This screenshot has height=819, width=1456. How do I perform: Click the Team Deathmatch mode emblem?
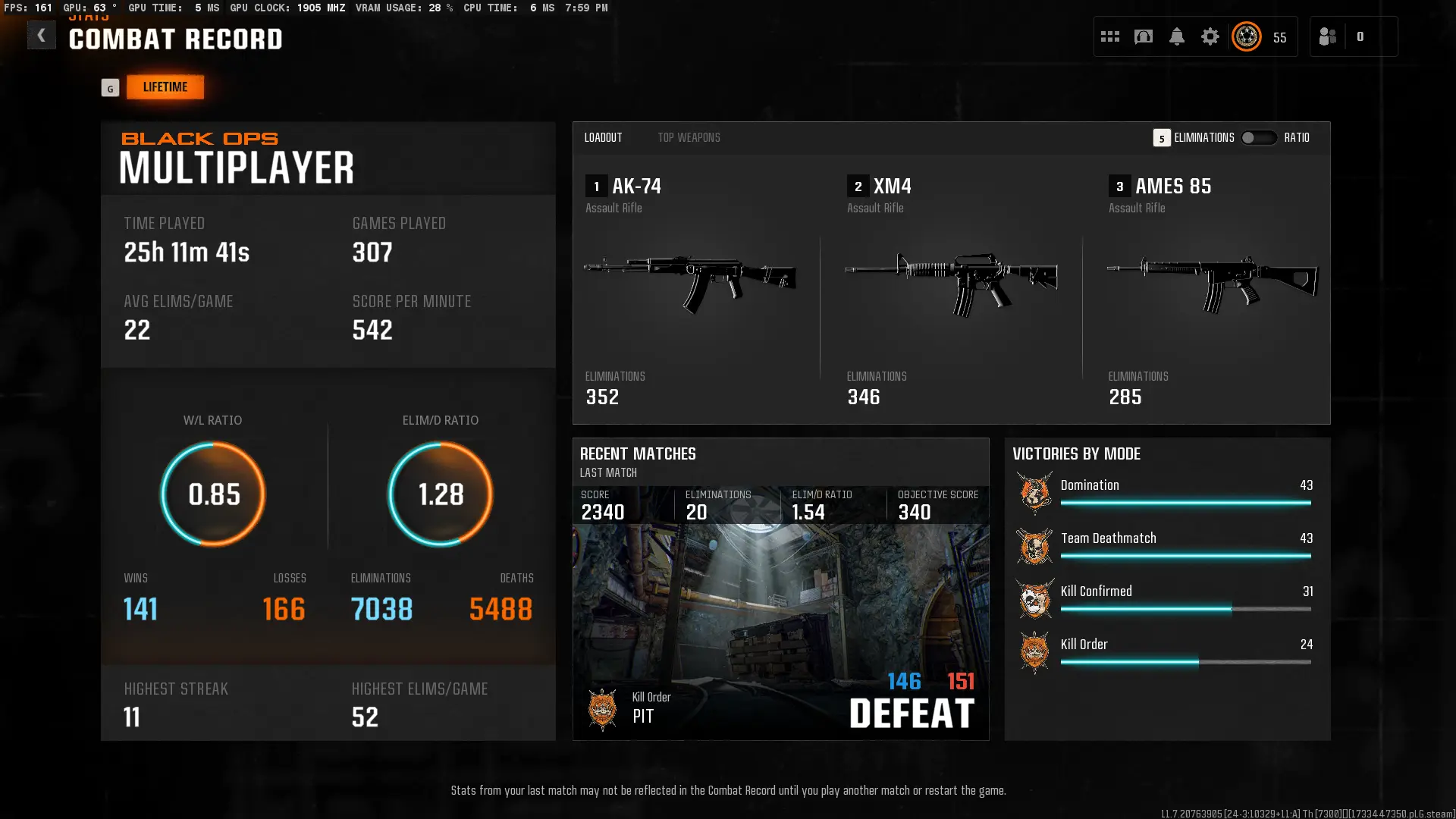coord(1035,545)
